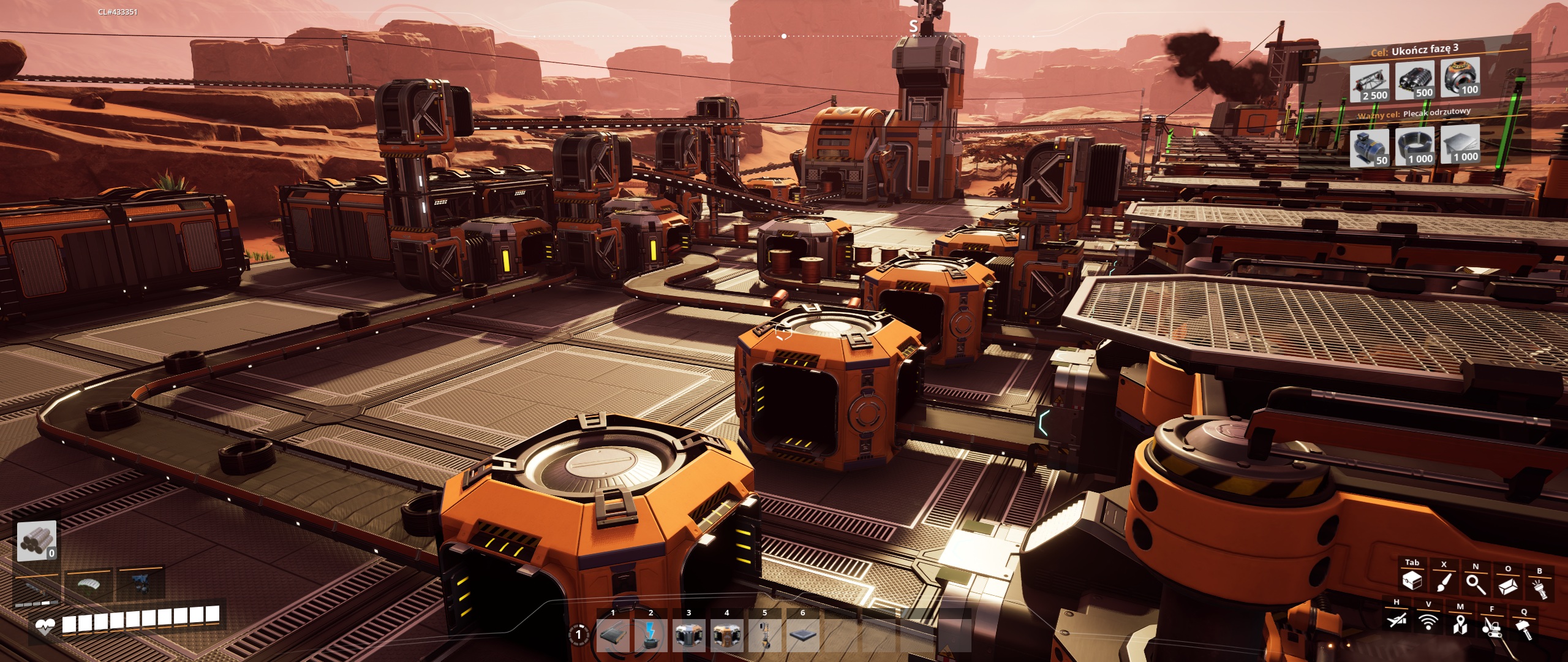
Task: Open the build menu hammer icon
Action: click(x=1524, y=630)
